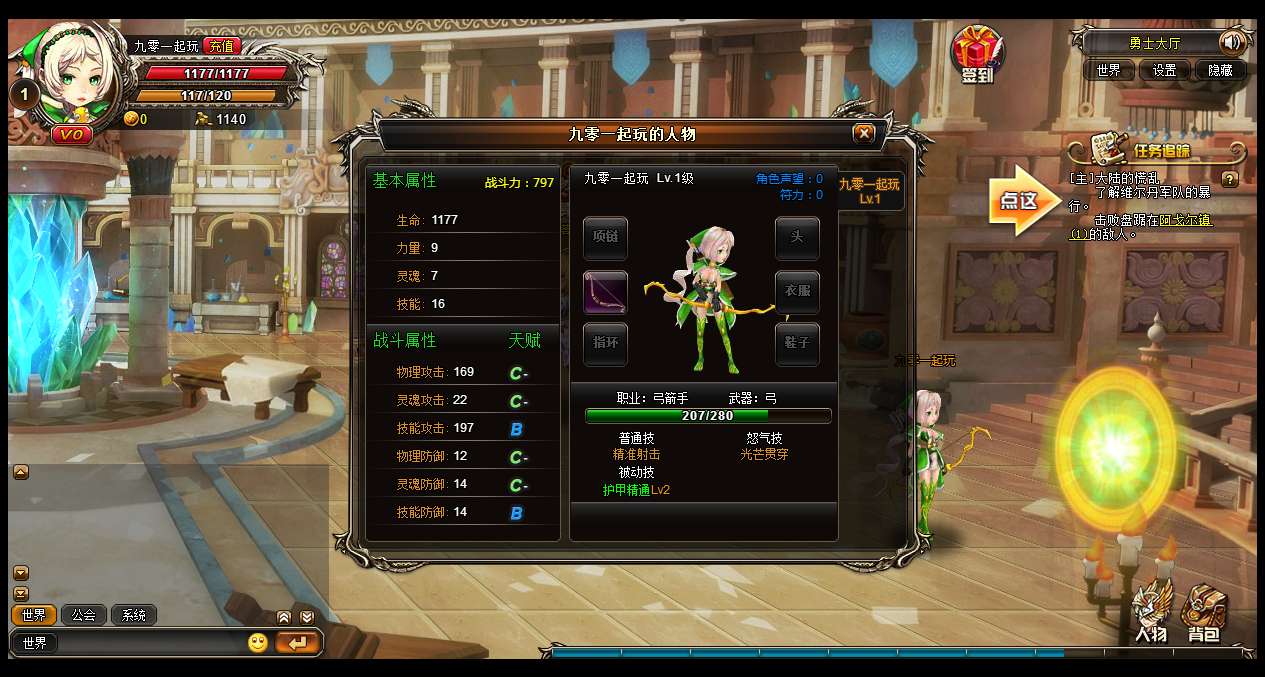
Task: Select the 项链 necklace equipment slot
Action: click(x=605, y=238)
